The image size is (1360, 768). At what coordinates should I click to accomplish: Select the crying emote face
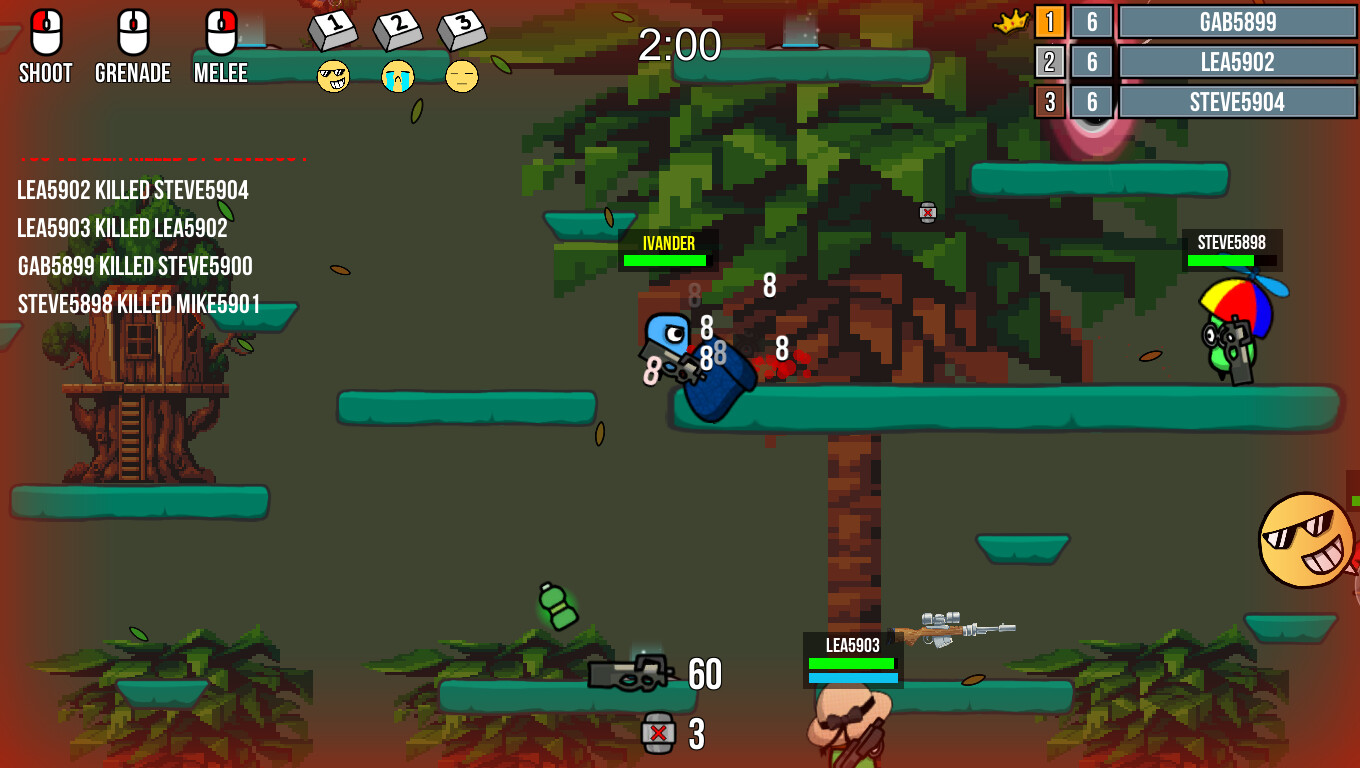pos(399,76)
